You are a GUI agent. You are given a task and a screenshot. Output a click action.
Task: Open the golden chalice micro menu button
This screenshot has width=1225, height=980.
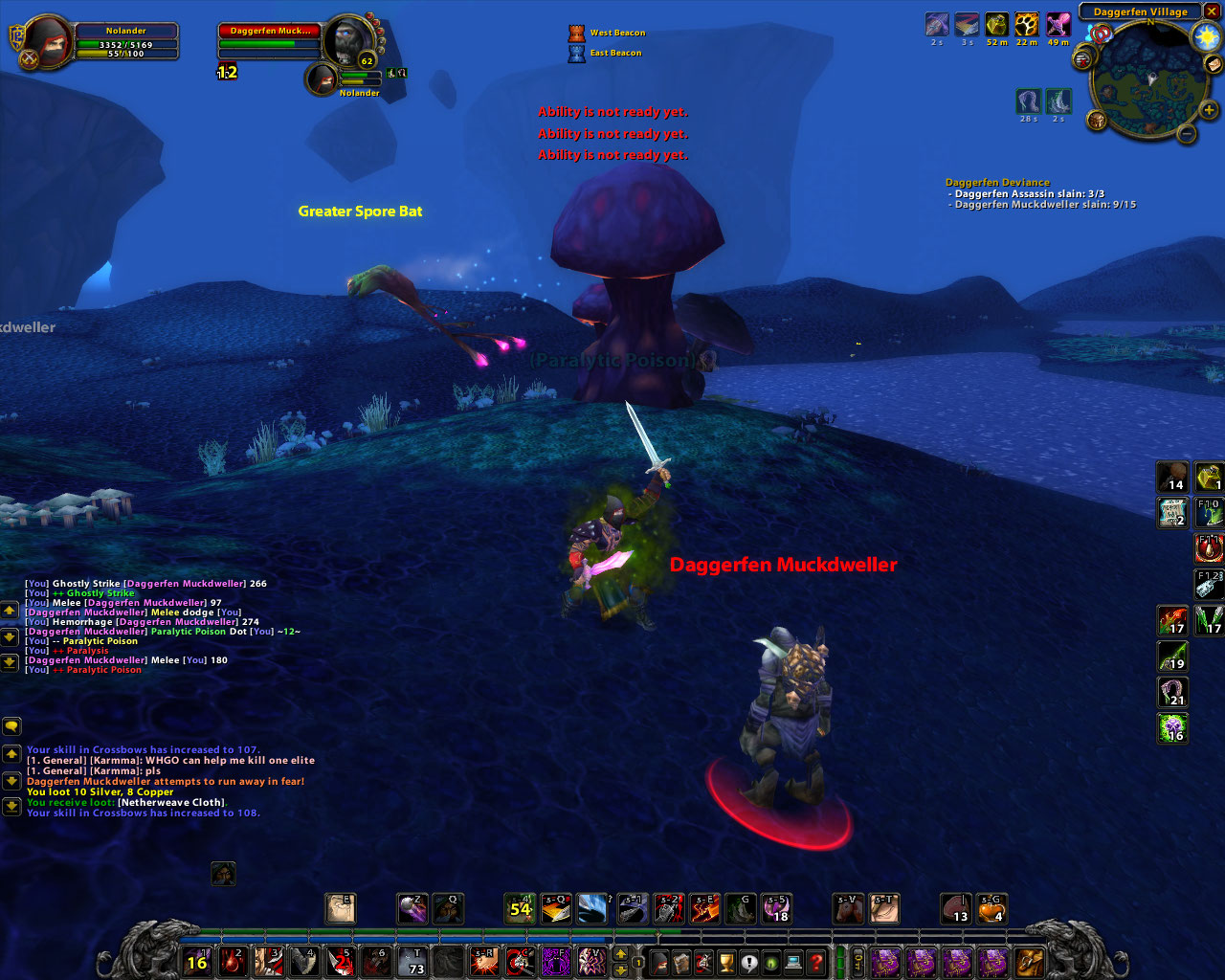click(726, 961)
